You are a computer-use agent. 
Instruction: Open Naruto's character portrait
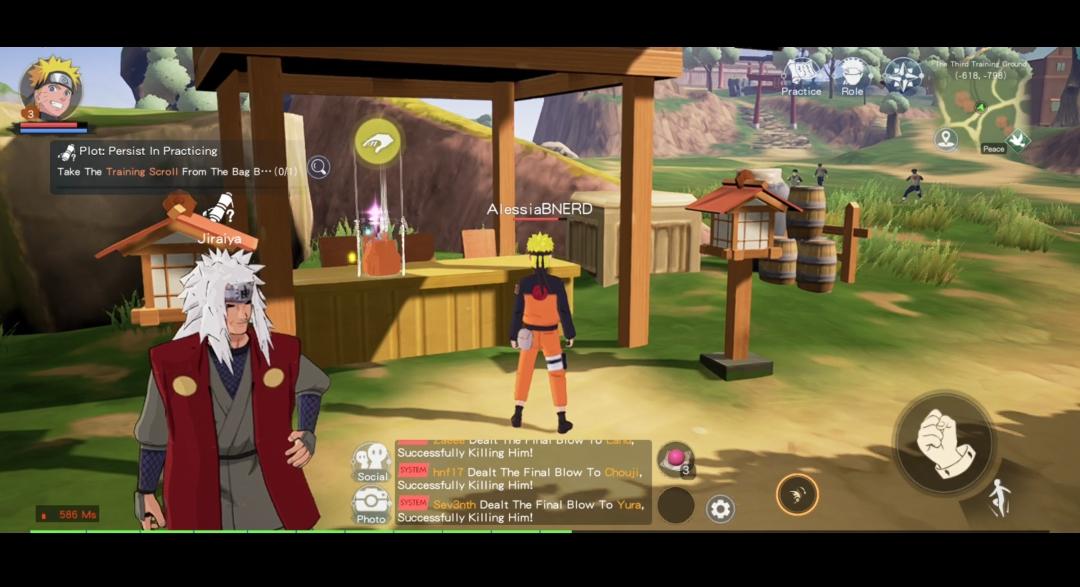50,88
